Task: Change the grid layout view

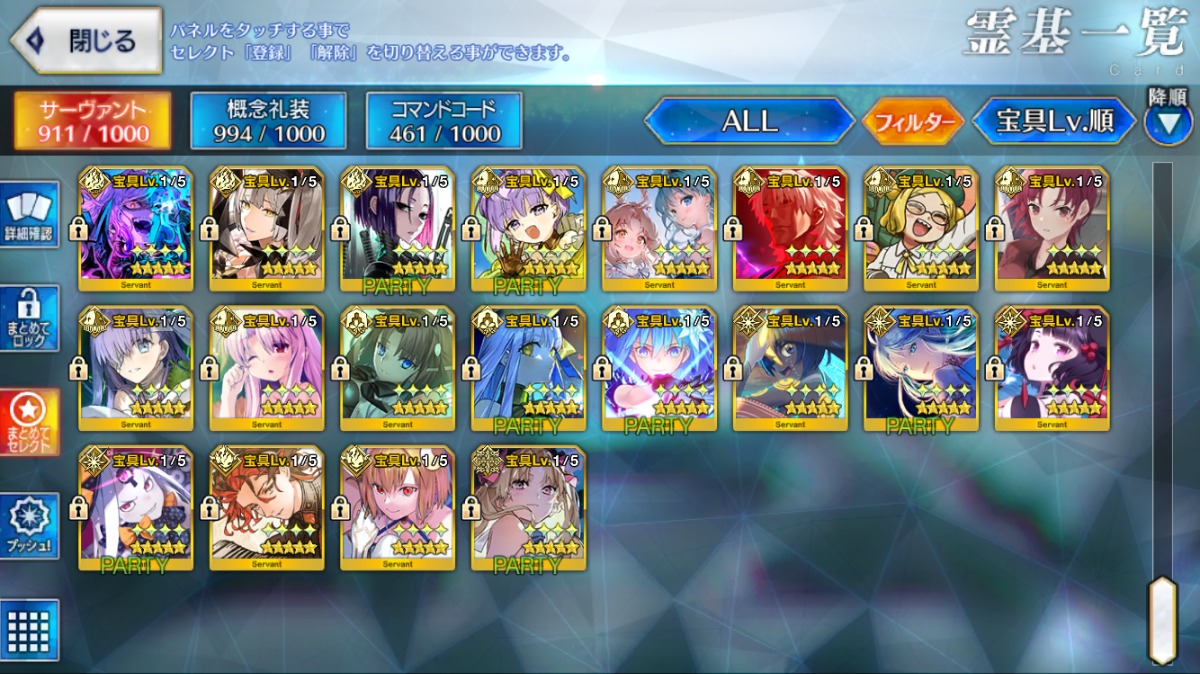Action: click(x=30, y=629)
